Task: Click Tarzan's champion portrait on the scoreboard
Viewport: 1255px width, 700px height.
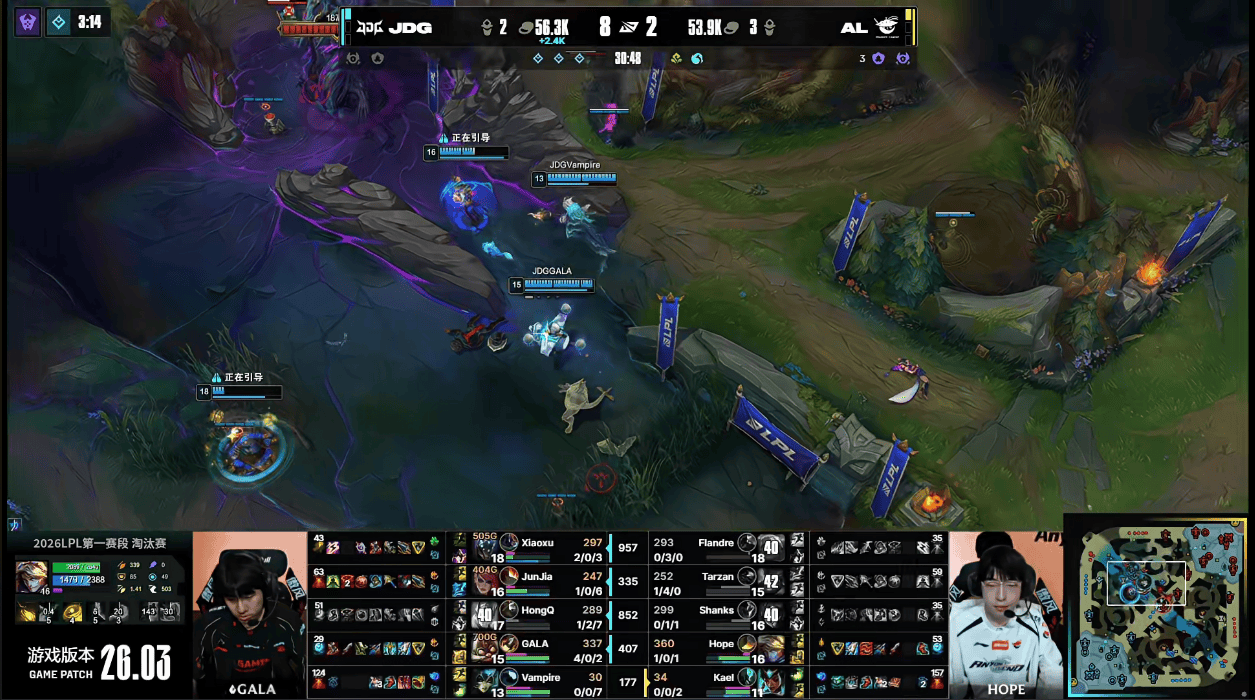Action: pyautogui.click(x=748, y=579)
